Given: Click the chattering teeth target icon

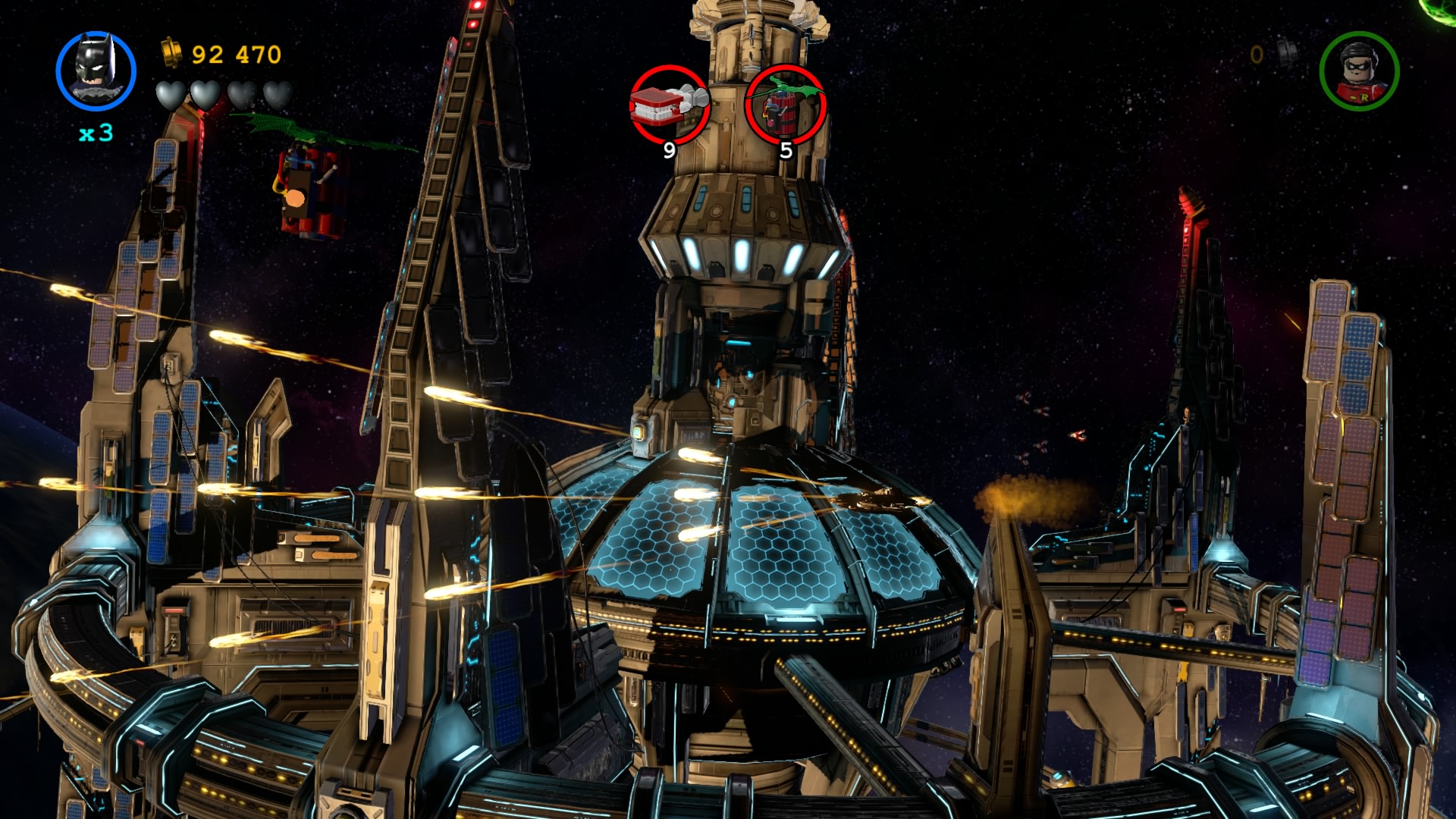Looking at the screenshot, I should coord(669,105).
